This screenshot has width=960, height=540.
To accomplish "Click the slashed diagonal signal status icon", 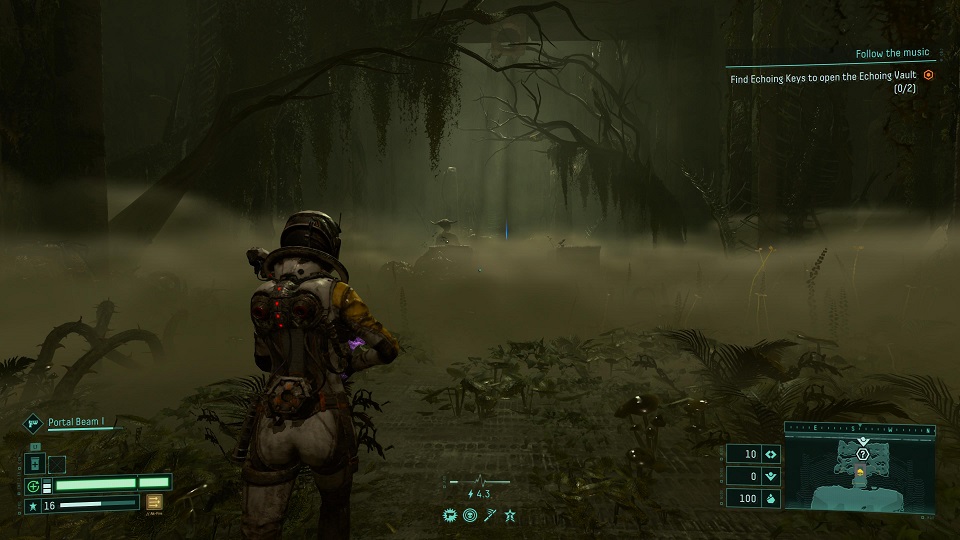I will [x=490, y=515].
